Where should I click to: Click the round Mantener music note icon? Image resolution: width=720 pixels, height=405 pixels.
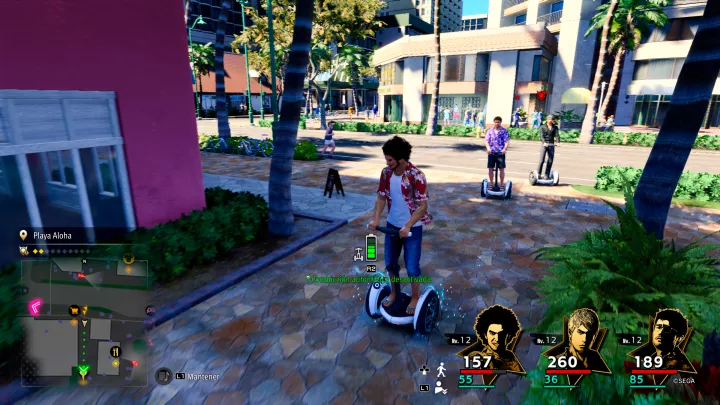coord(163,376)
